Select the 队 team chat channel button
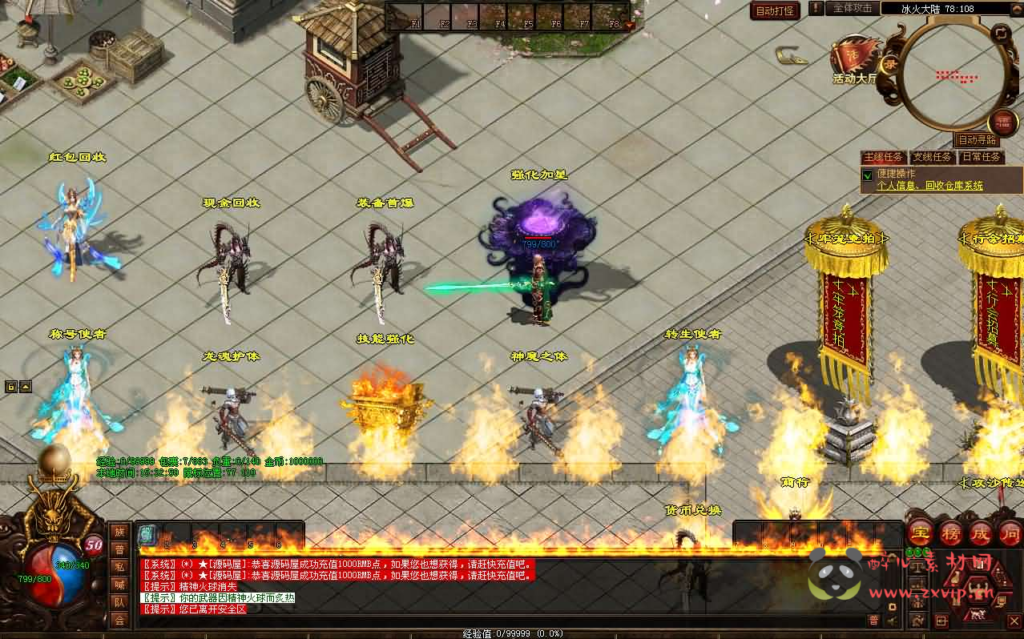This screenshot has height=639, width=1024. point(119,602)
